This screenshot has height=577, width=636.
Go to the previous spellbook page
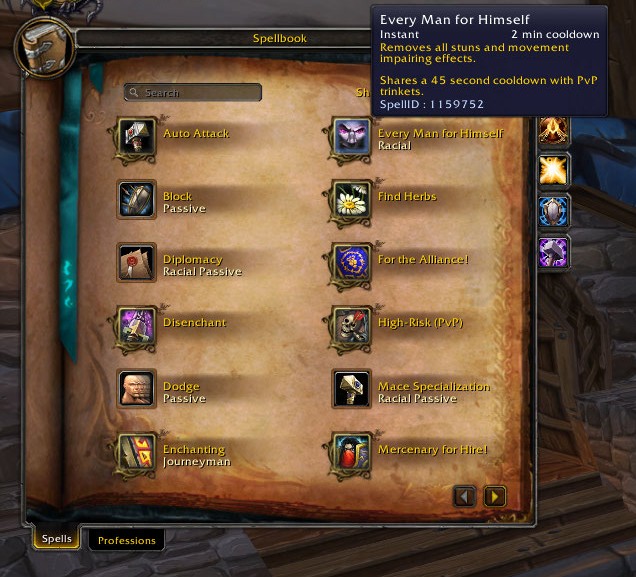pos(464,496)
